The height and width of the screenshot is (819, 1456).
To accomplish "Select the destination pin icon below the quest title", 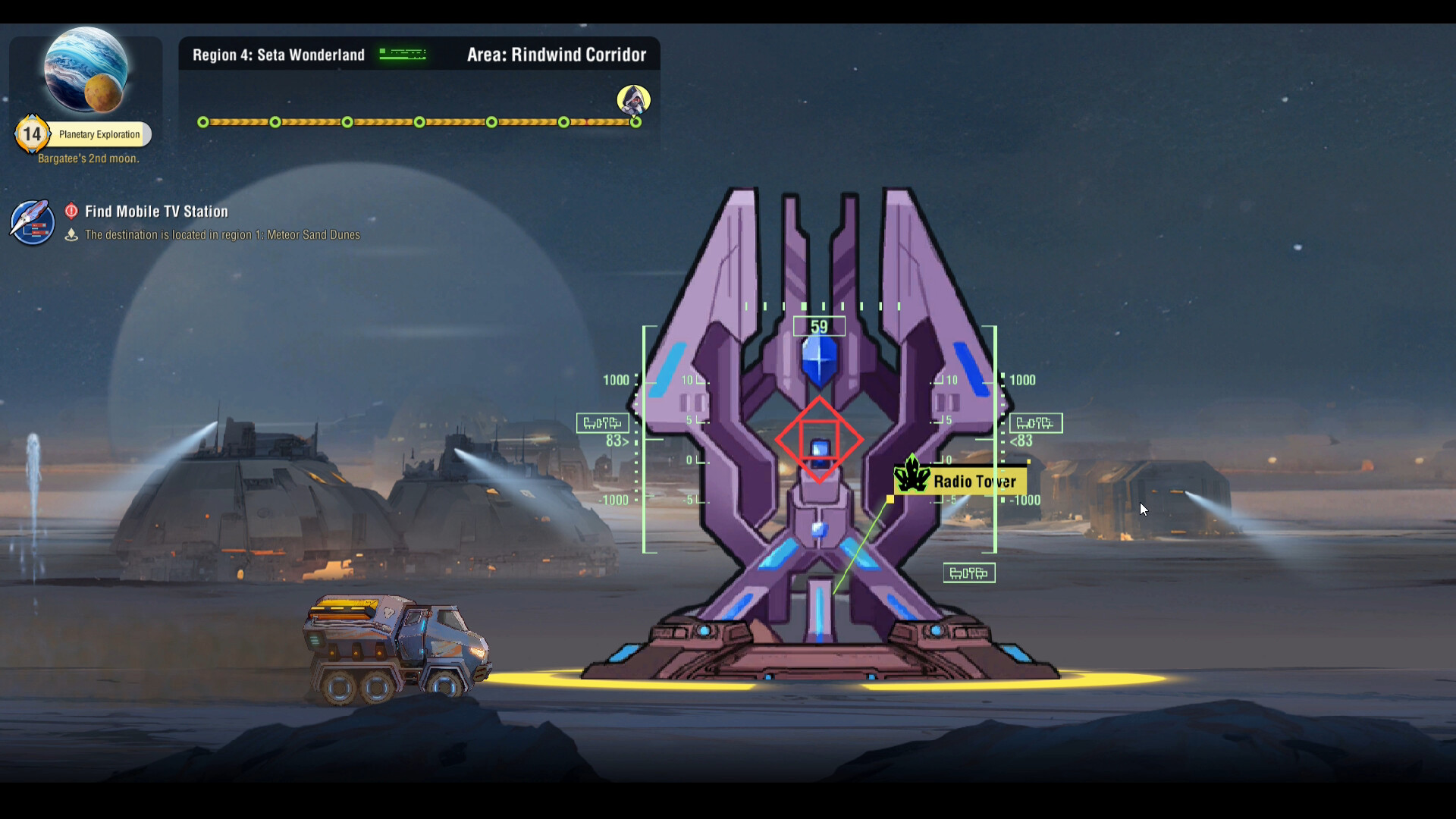I will click(x=71, y=235).
